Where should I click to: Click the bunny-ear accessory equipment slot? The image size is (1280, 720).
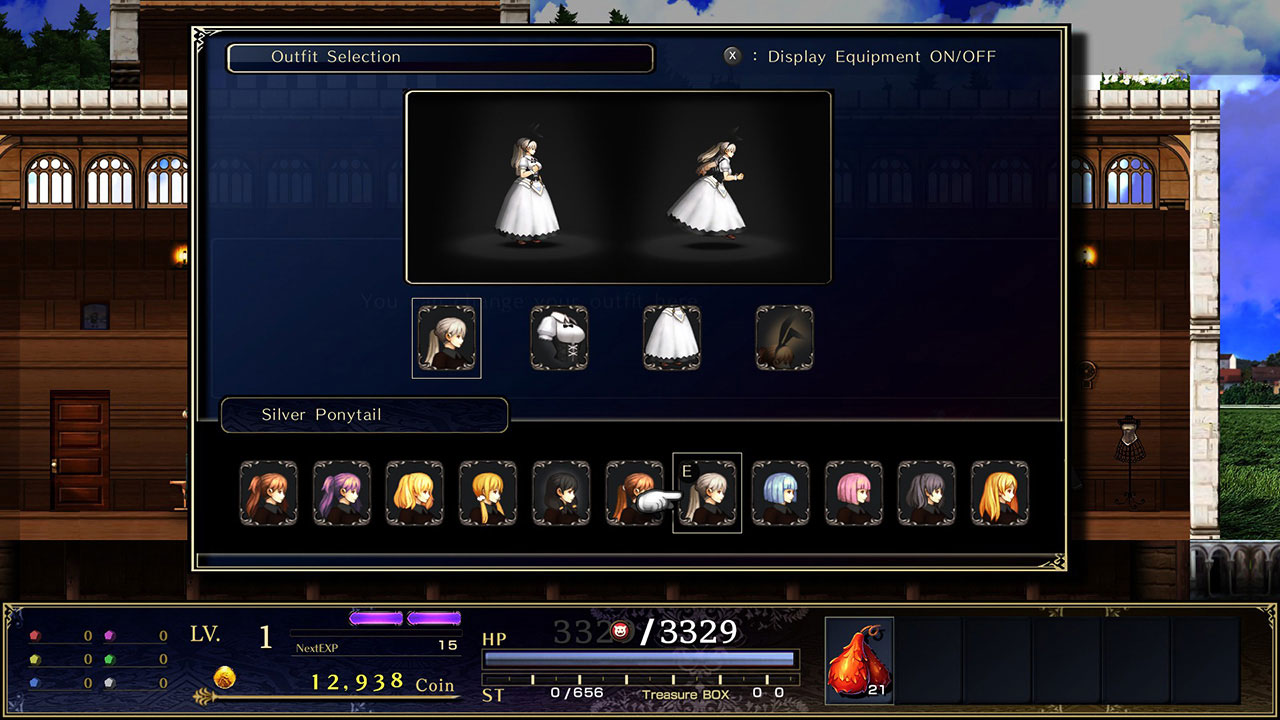pos(785,337)
